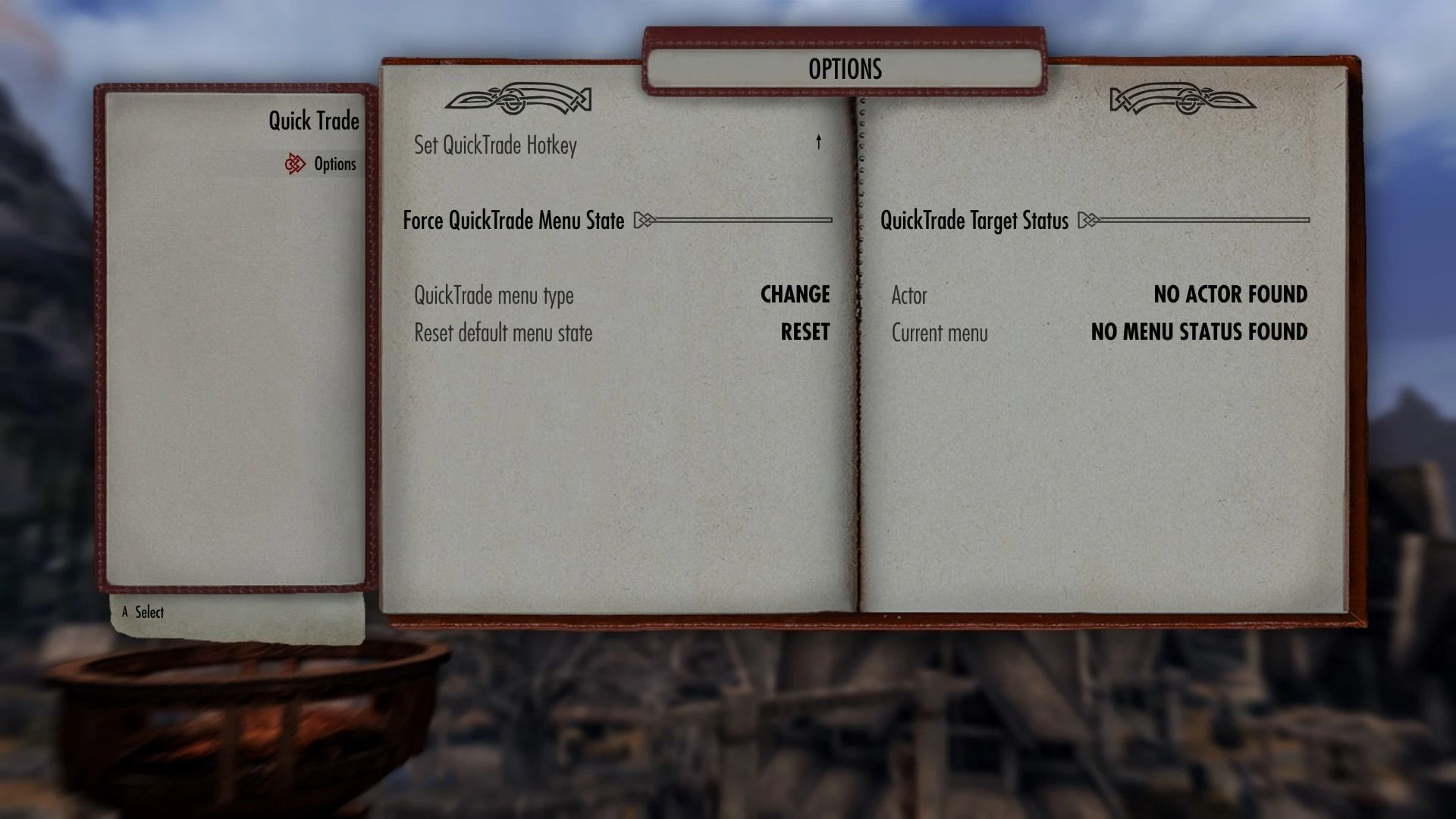
Task: Click the braided scroll ornament on left page
Action: pyautogui.click(x=519, y=100)
